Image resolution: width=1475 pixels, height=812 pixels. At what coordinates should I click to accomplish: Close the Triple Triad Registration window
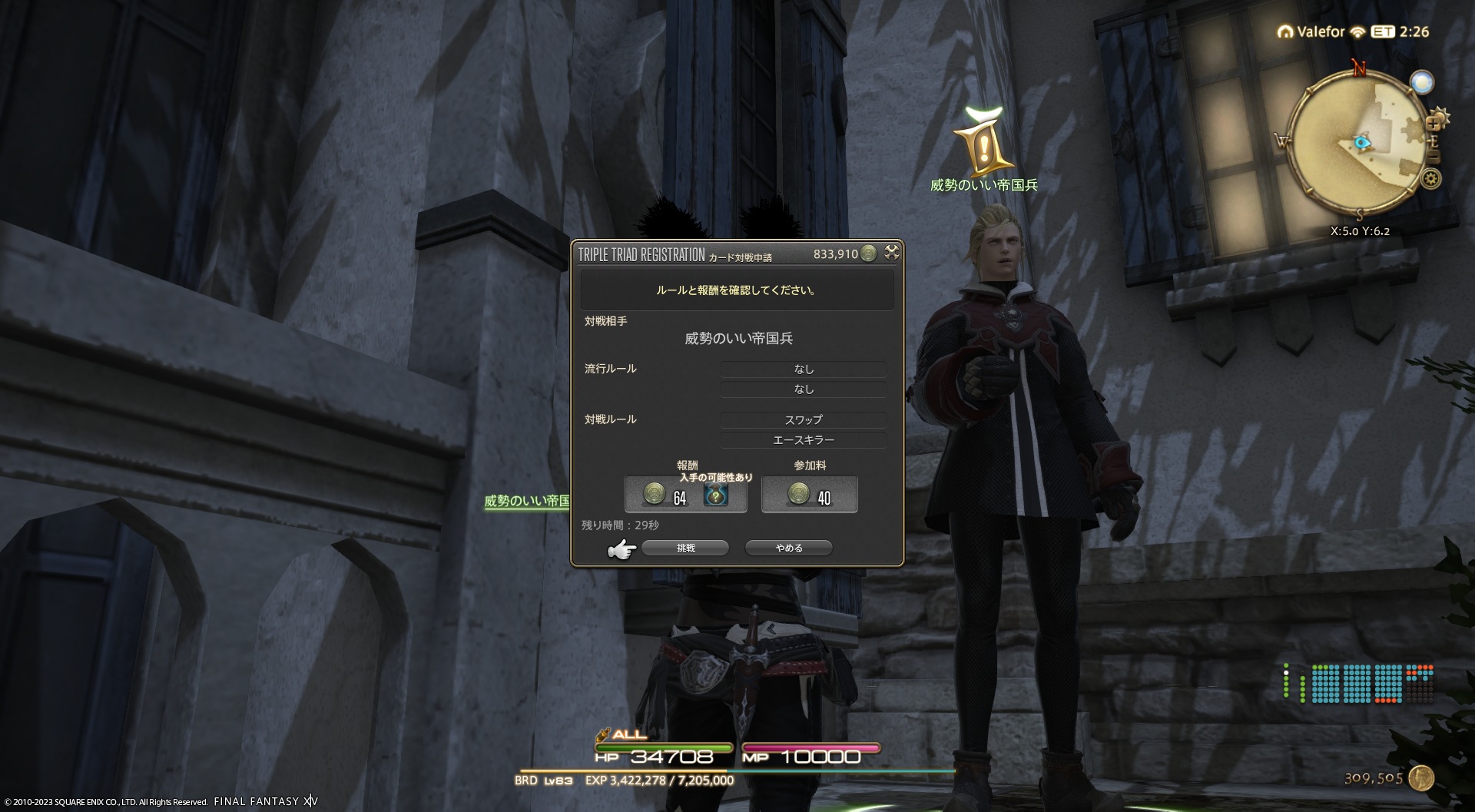[891, 253]
